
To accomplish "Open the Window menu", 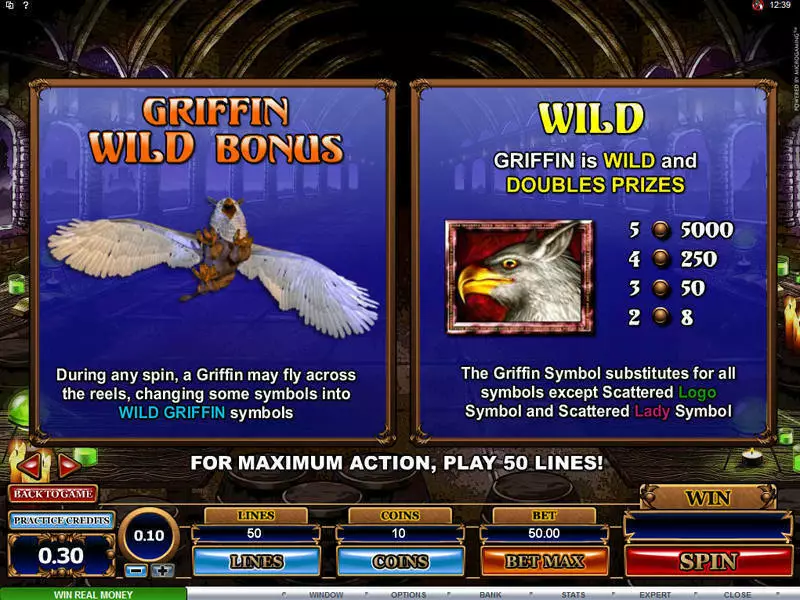I will click(x=326, y=594).
